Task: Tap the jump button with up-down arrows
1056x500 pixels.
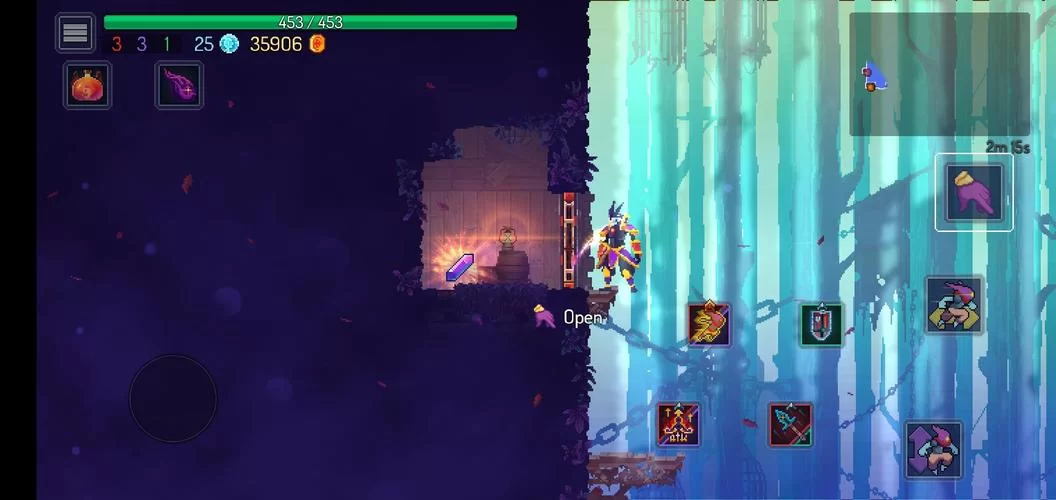Action: pos(933,449)
